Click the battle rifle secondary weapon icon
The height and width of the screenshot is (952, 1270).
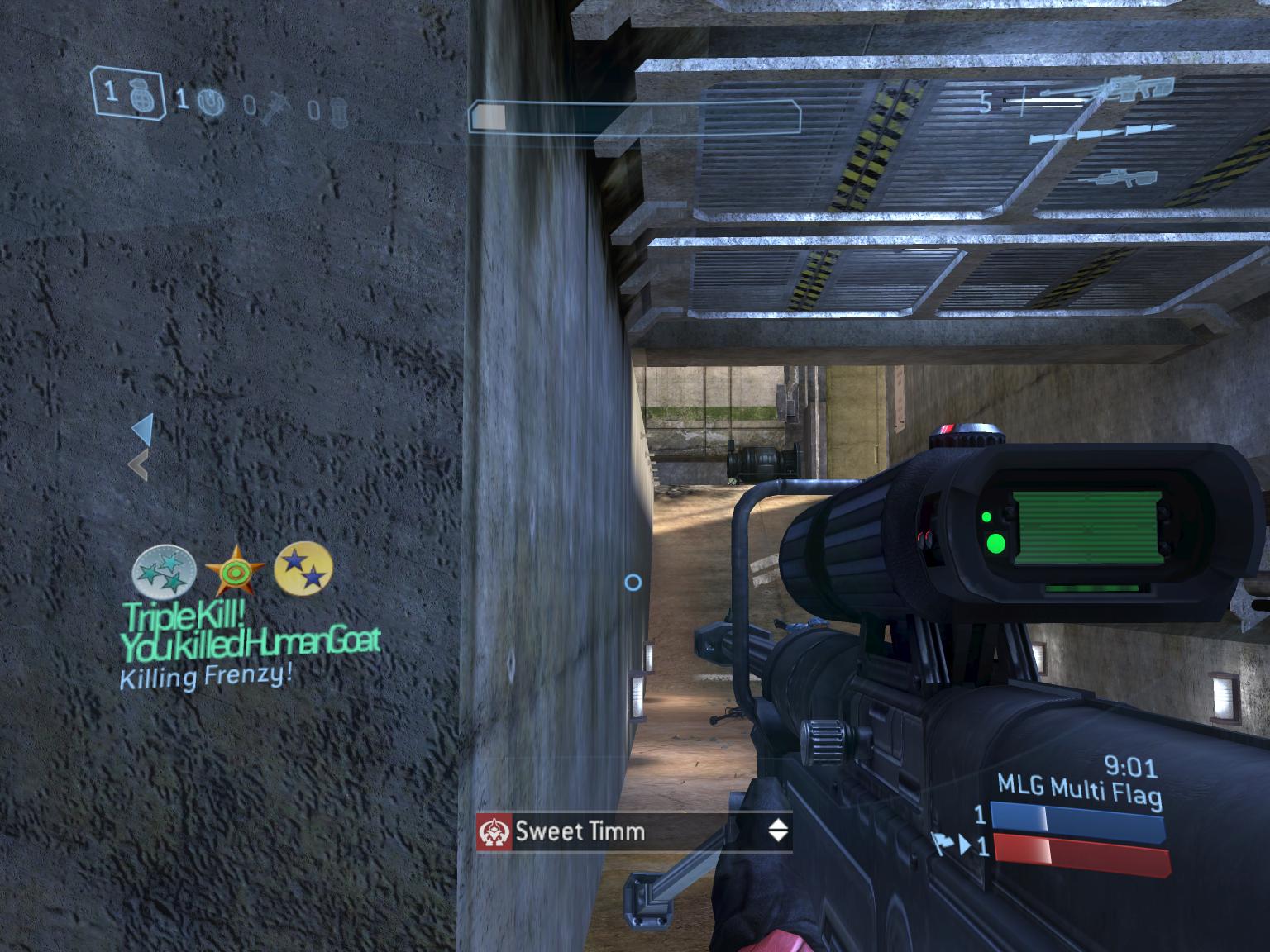click(x=1120, y=178)
